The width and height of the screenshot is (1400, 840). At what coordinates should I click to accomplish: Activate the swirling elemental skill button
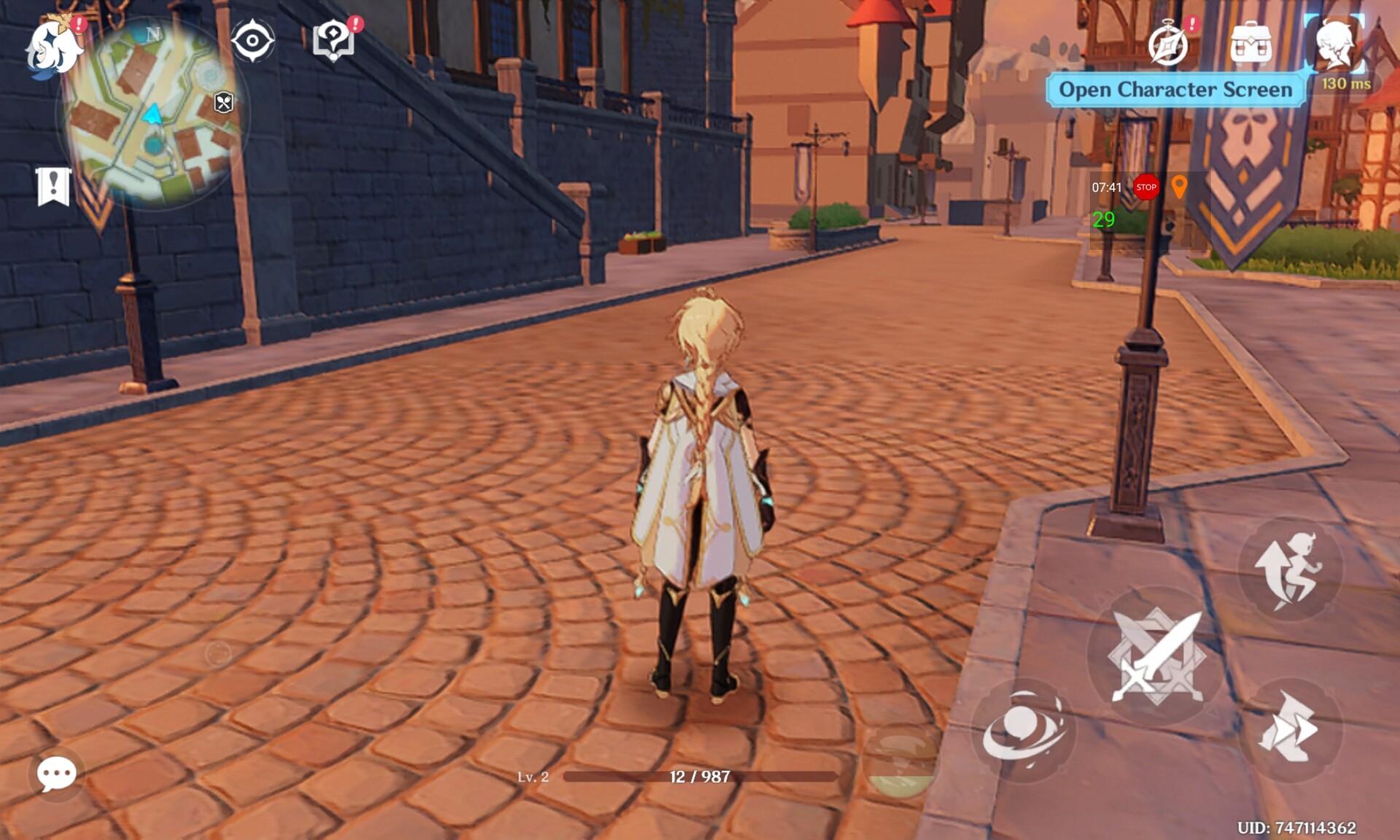tap(1022, 731)
